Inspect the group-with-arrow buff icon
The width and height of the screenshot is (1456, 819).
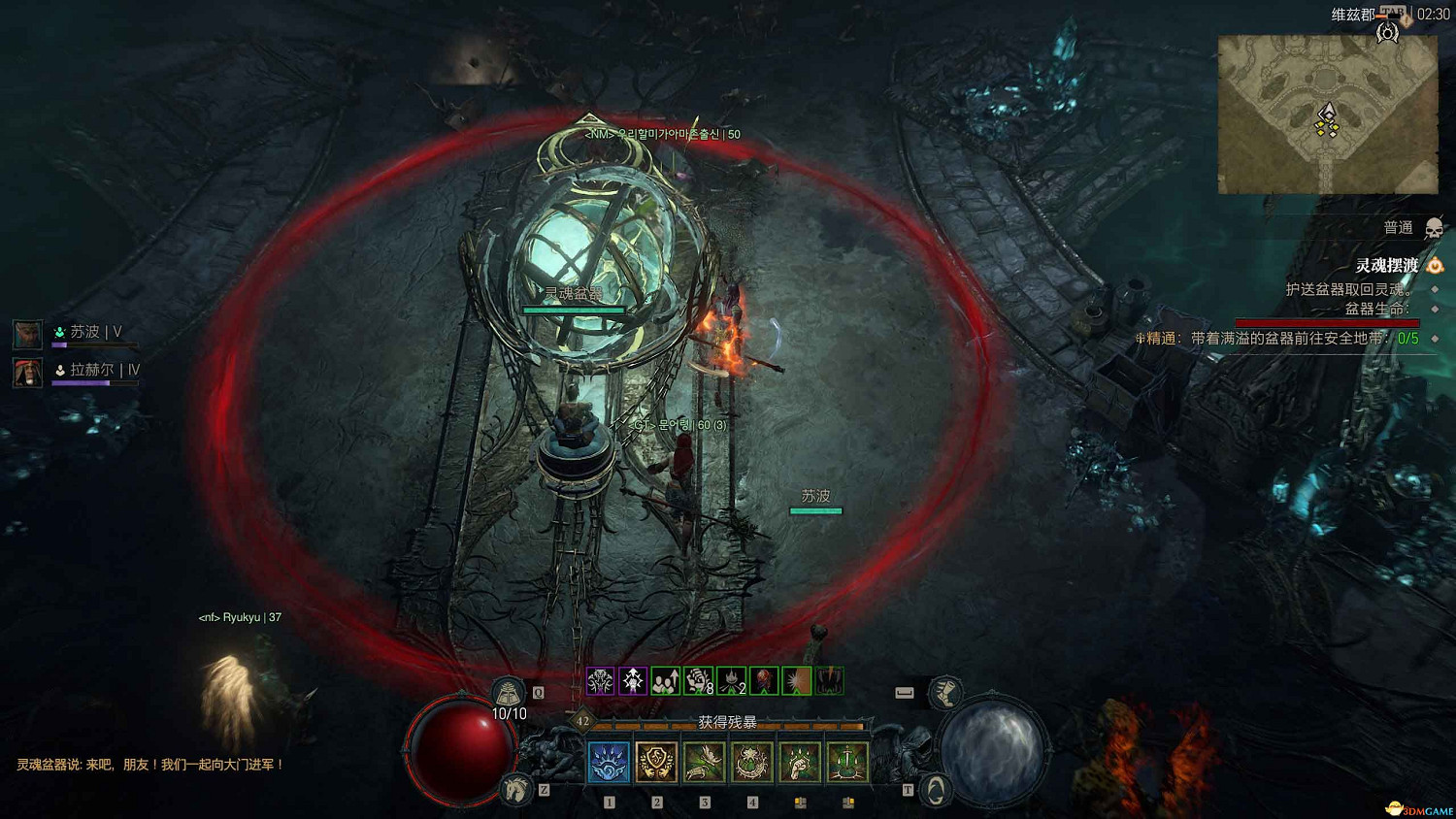click(665, 681)
